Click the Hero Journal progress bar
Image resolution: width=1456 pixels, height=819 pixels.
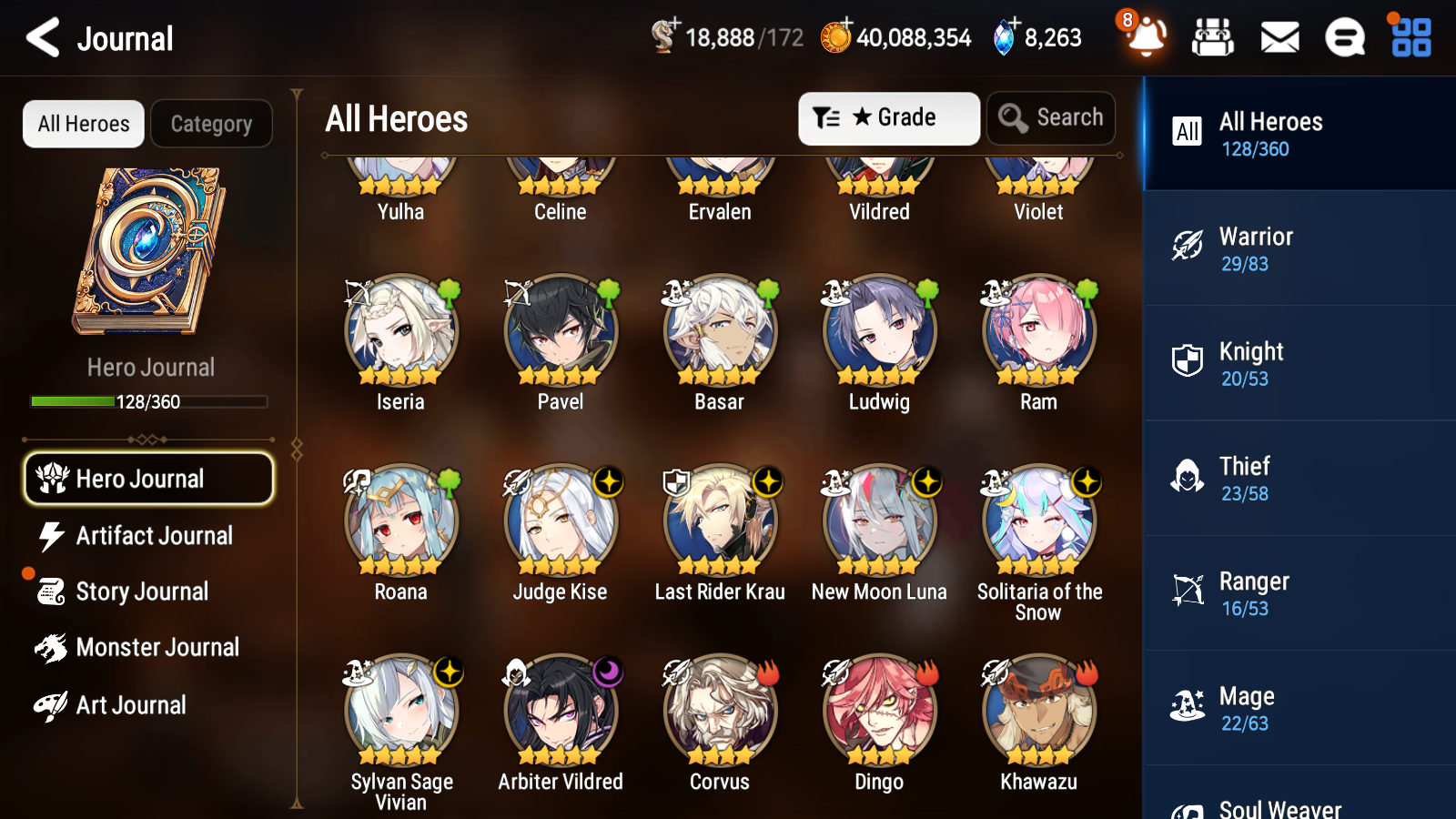tap(148, 401)
